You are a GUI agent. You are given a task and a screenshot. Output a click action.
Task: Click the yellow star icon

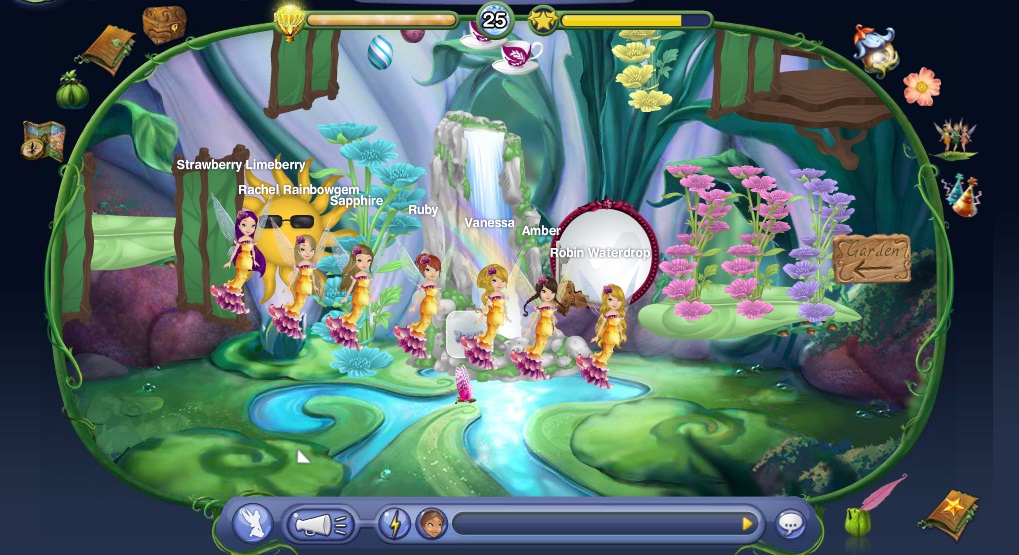[544, 20]
